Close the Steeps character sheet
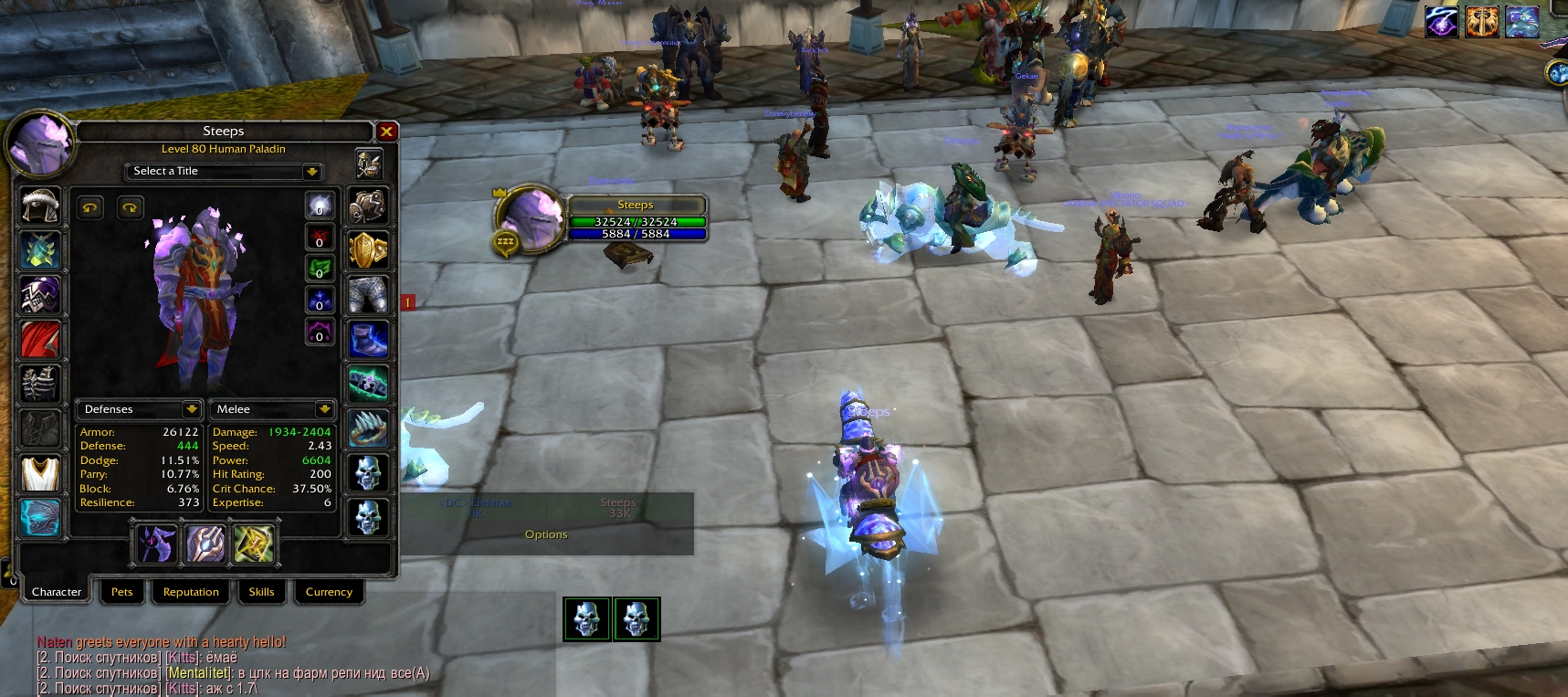Viewport: 1568px width, 697px height. pyautogui.click(x=386, y=132)
